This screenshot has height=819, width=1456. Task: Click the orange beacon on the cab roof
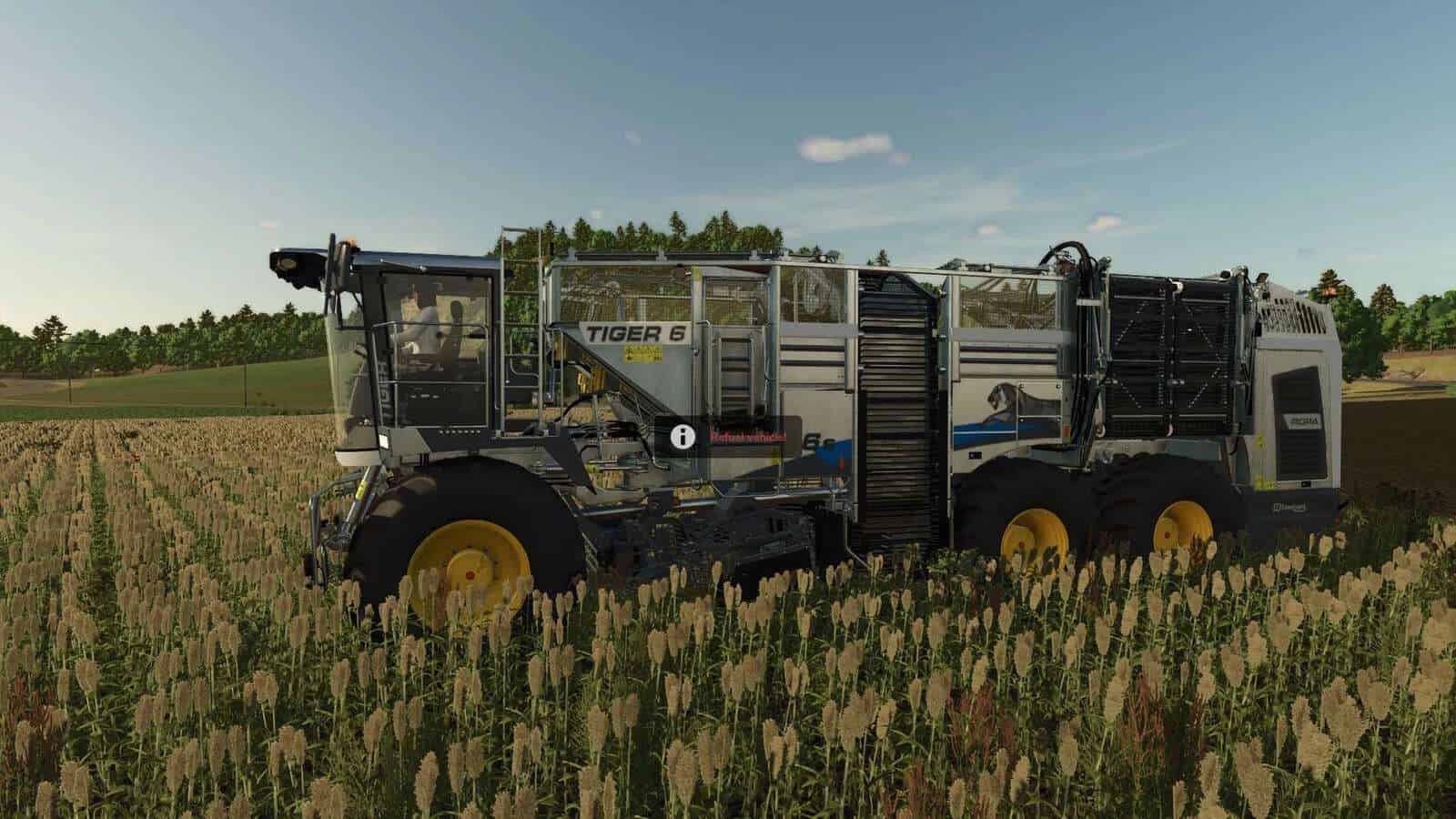(x=351, y=244)
